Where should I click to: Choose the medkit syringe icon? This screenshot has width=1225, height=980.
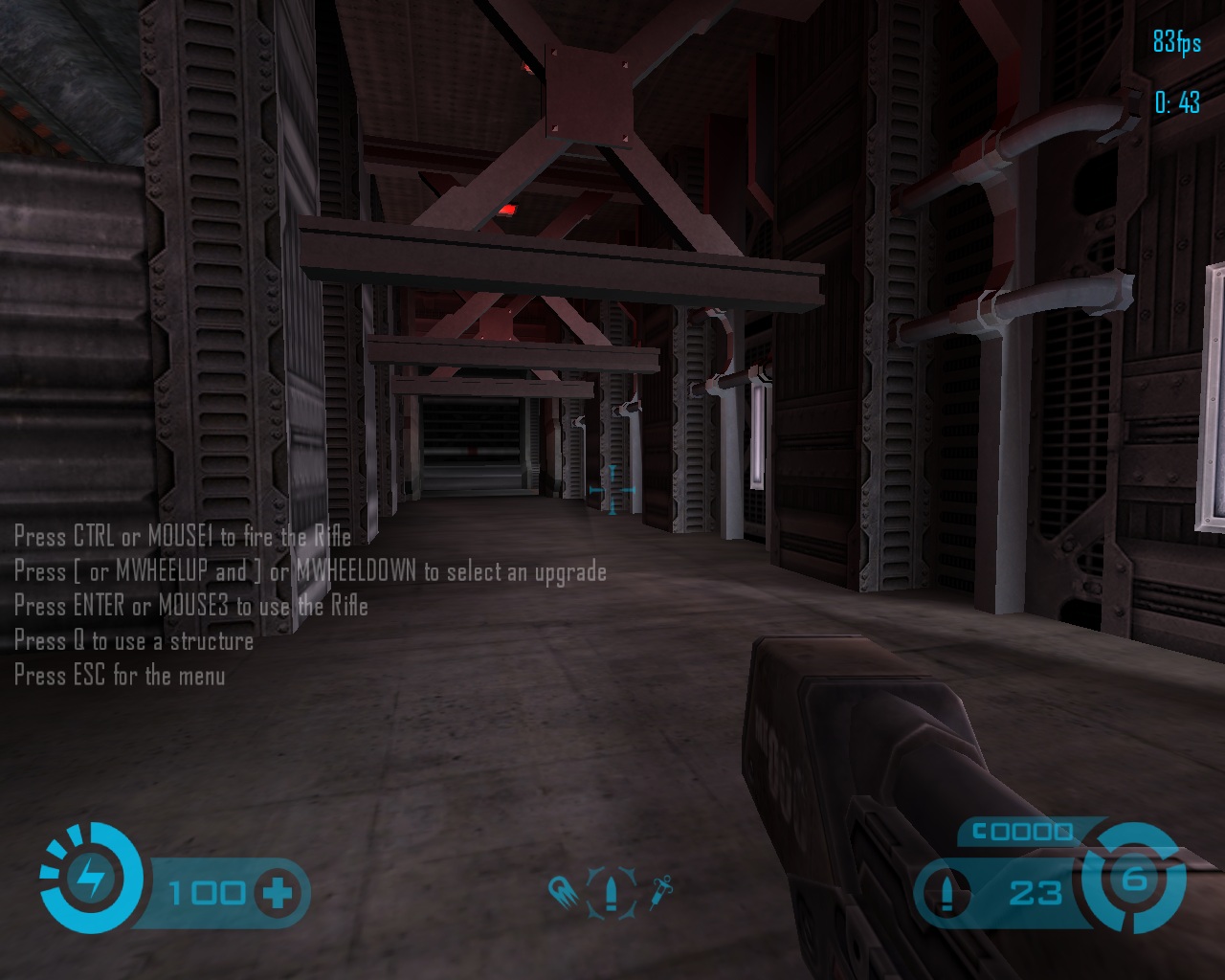point(660,892)
